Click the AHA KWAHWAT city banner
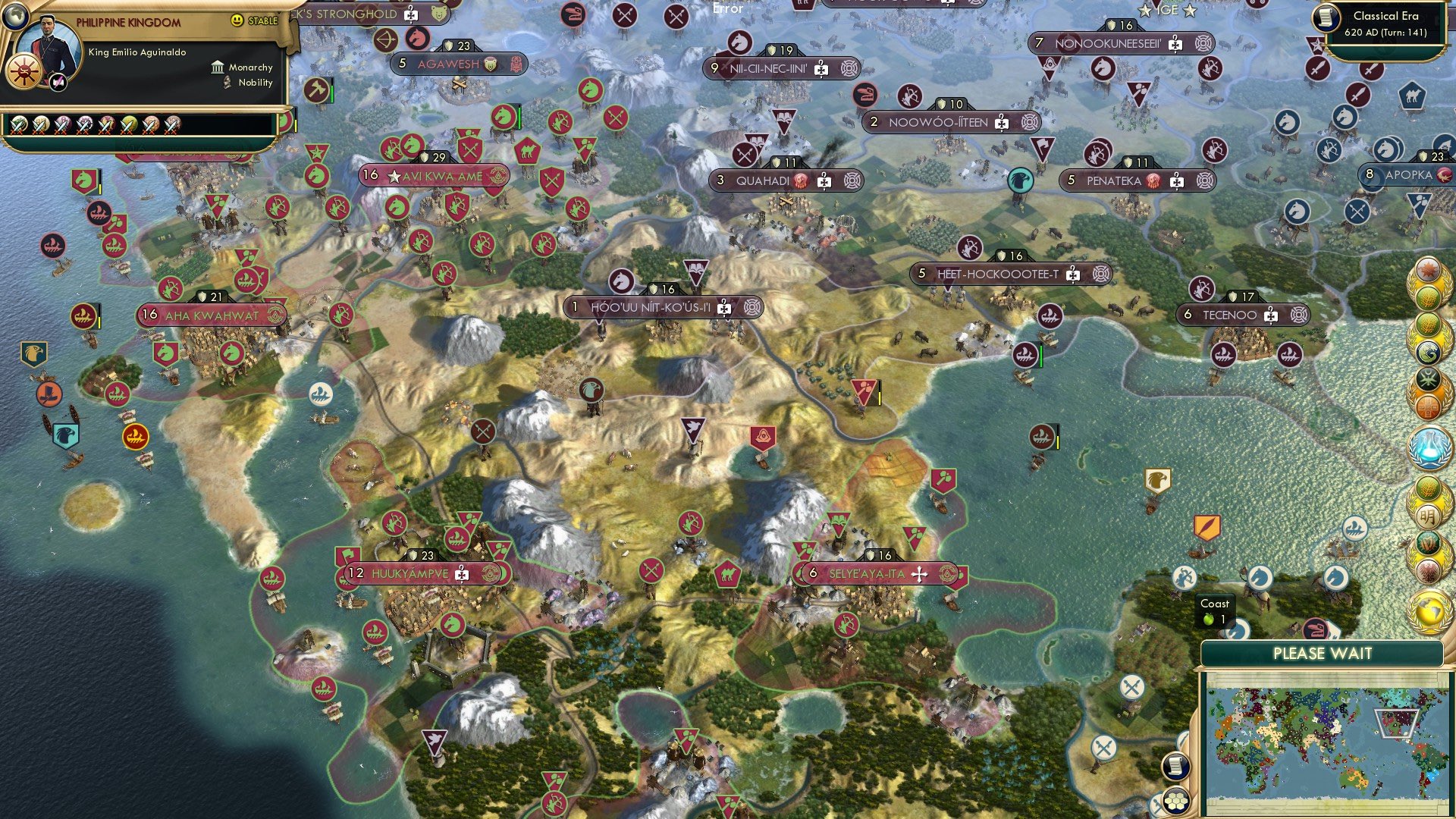The image size is (1456, 819). point(211,314)
